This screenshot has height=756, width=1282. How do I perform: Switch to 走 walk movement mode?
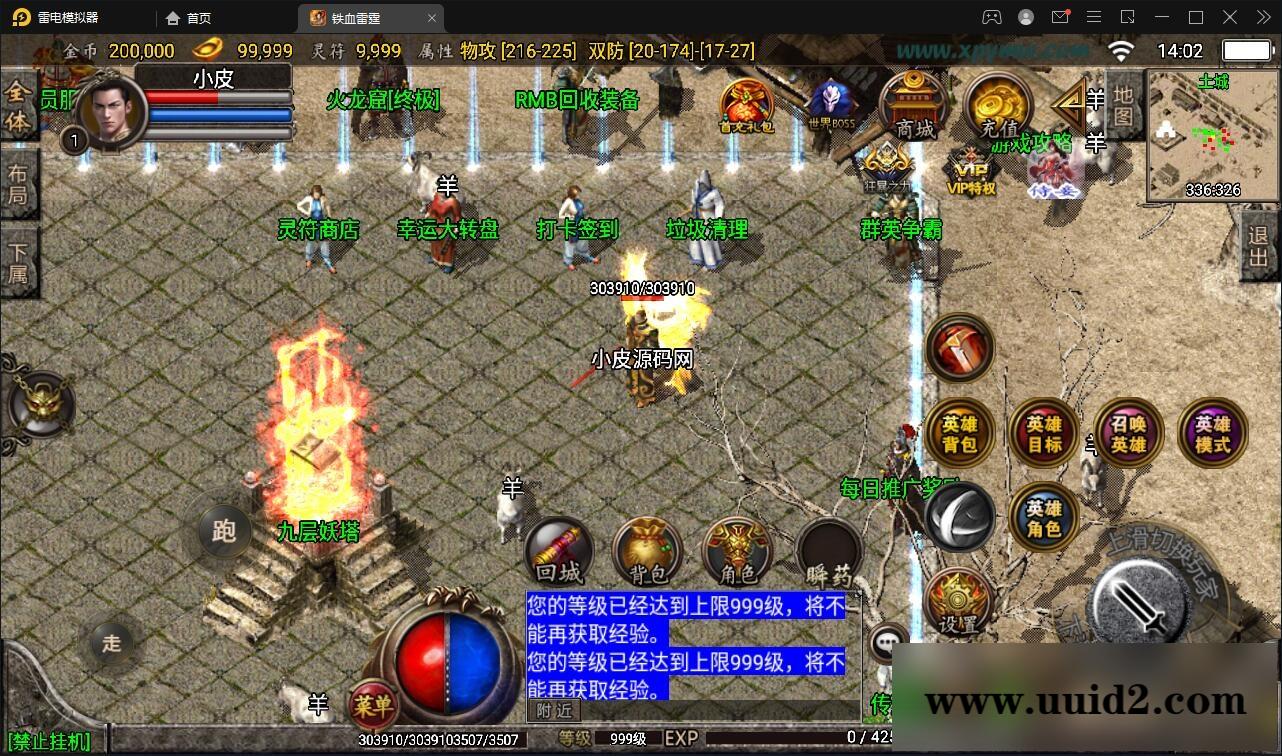(113, 645)
